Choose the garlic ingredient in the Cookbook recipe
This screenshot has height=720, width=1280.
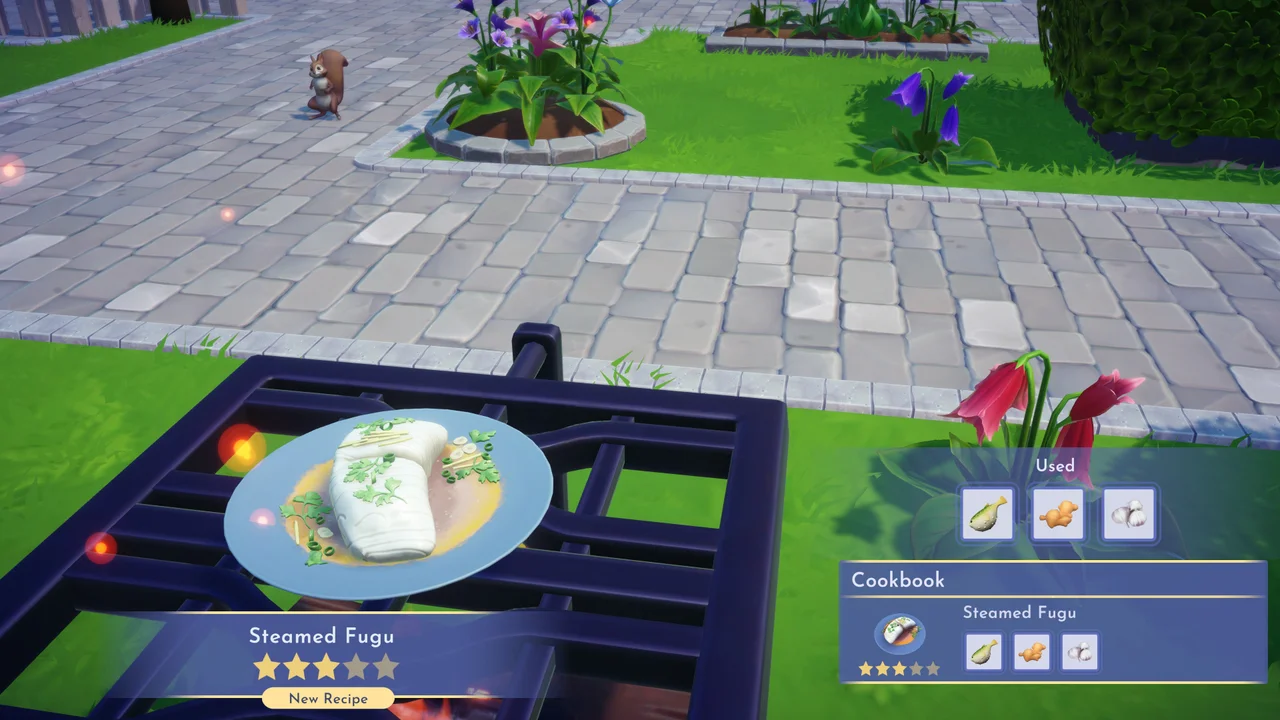[1080, 651]
